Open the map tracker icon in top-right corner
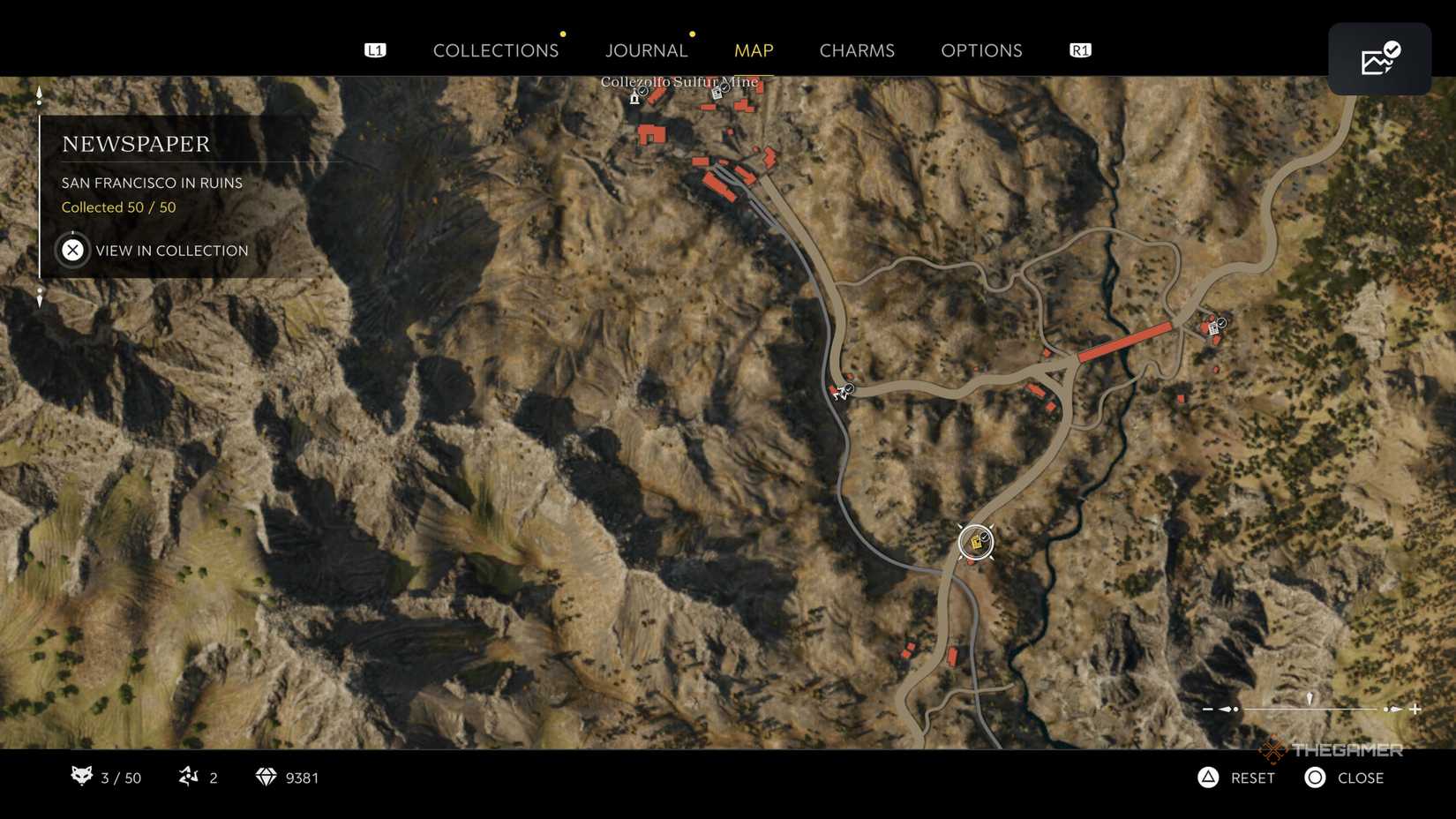The width and height of the screenshot is (1456, 819). tap(1379, 58)
